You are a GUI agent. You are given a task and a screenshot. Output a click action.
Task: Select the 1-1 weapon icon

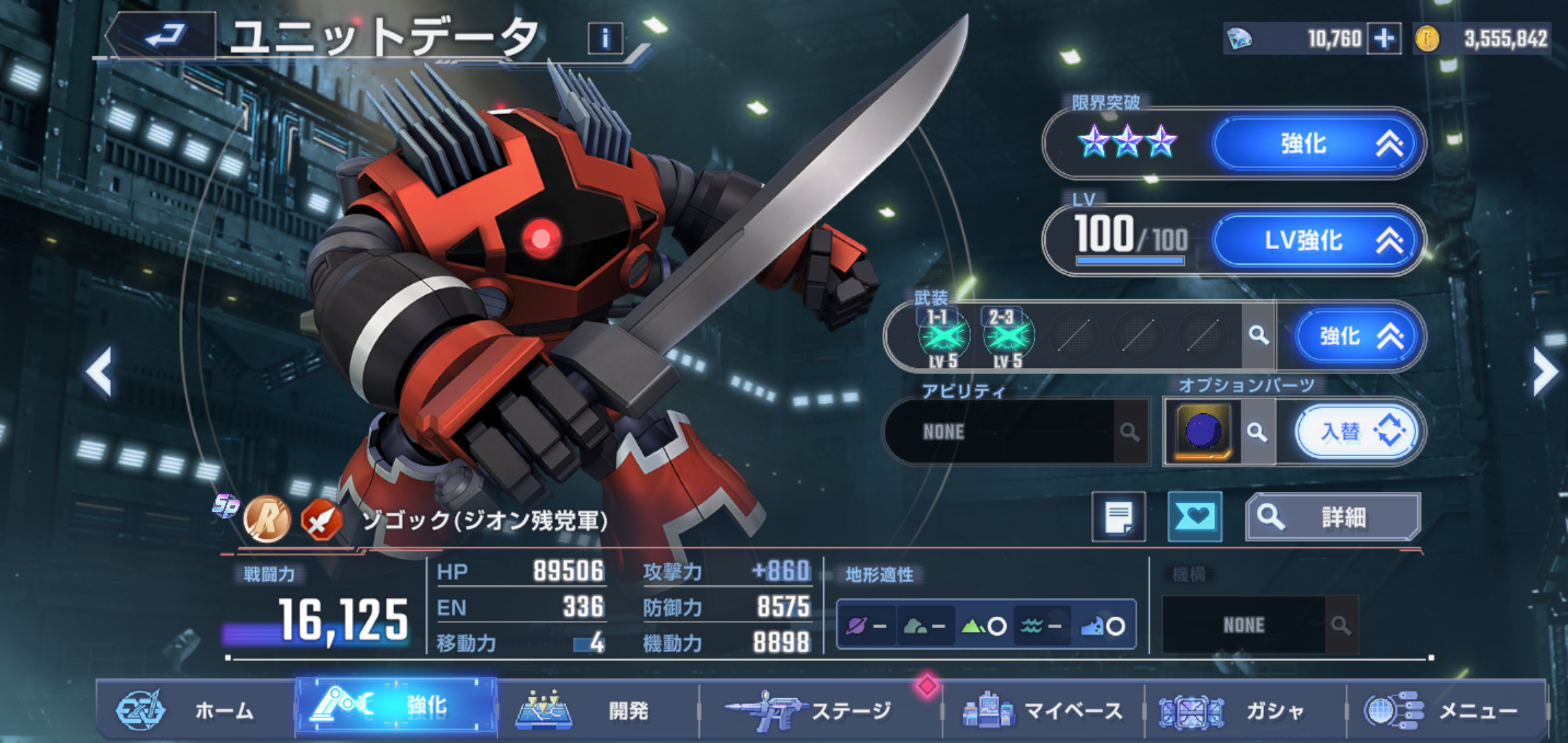(x=944, y=336)
